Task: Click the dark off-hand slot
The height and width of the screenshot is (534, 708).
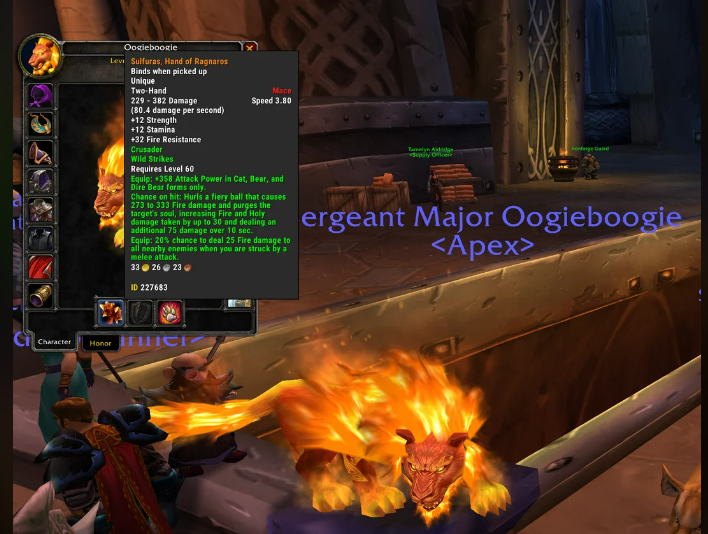Action: pyautogui.click(x=138, y=312)
